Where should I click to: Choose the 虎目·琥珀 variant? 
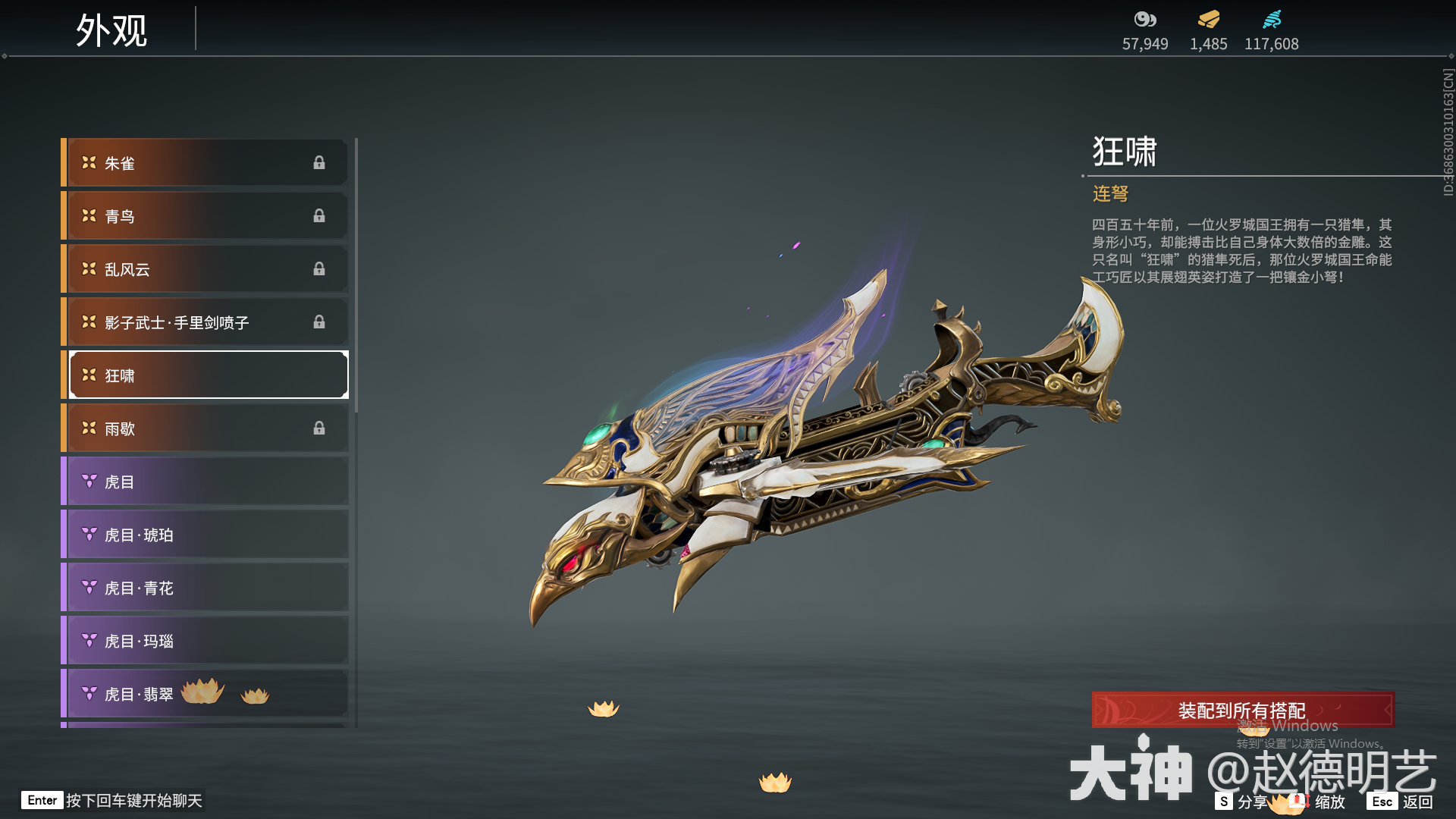(206, 535)
